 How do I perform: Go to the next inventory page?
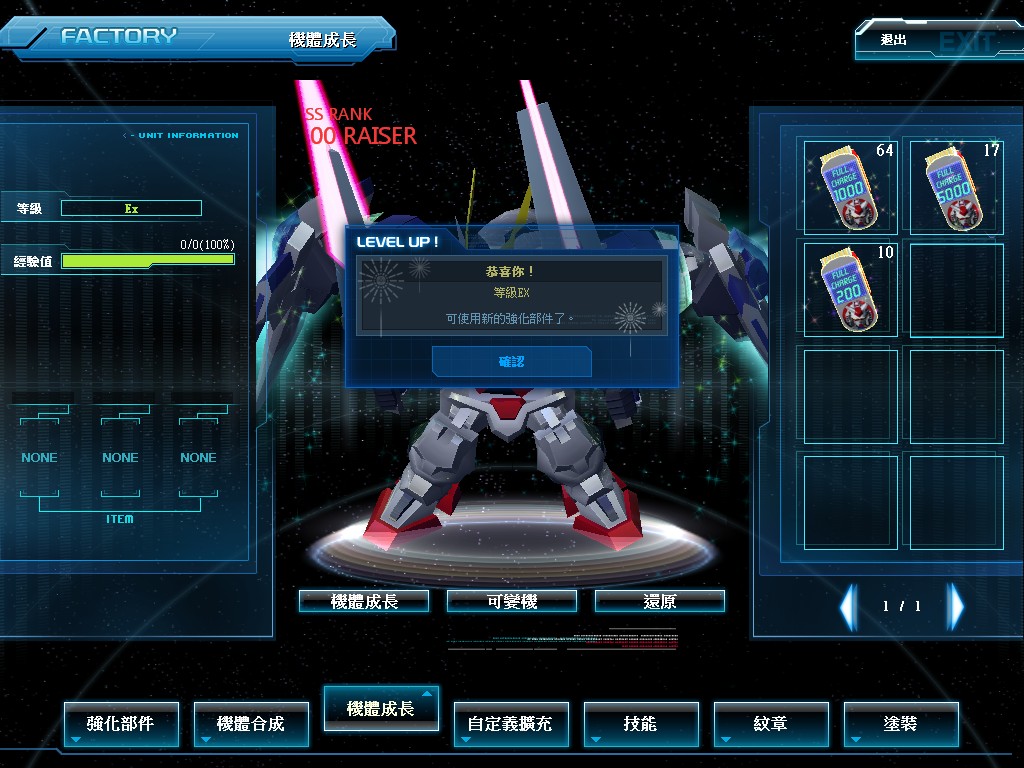point(956,606)
